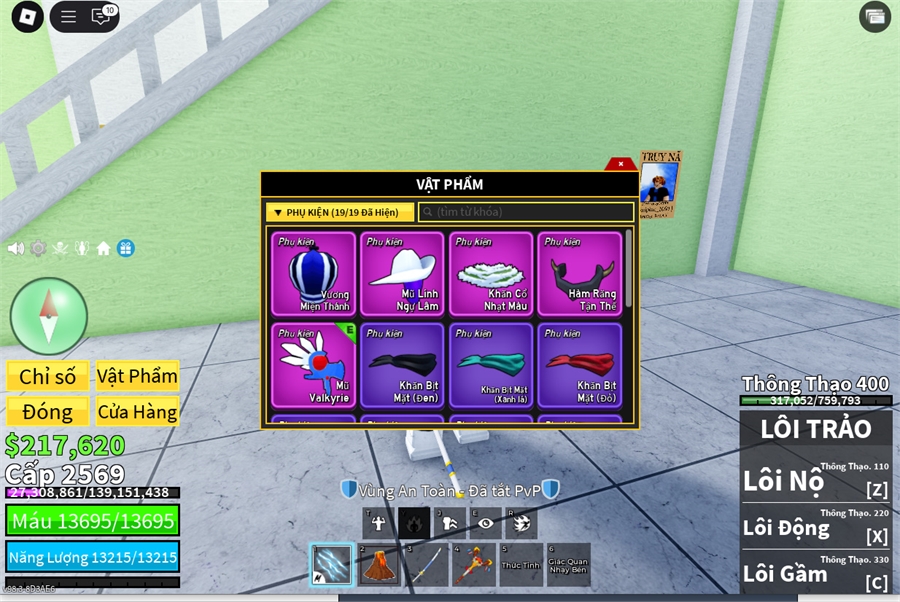Close the Vật Phẩm inventory window
900x602 pixels.
click(x=621, y=164)
